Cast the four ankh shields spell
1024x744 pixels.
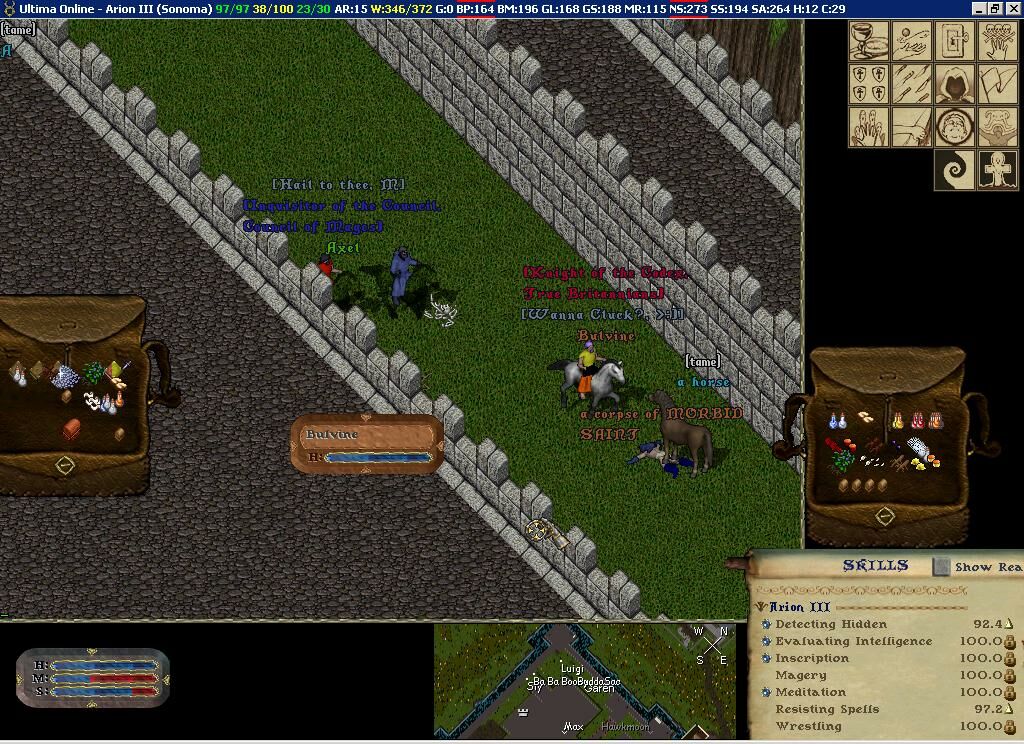tap(868, 84)
